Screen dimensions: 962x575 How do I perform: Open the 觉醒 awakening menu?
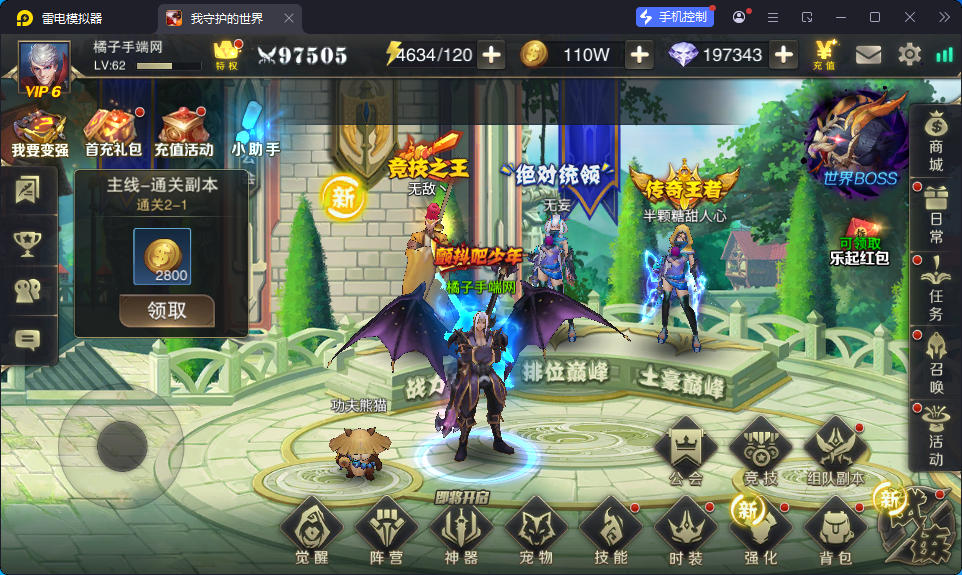click(311, 529)
